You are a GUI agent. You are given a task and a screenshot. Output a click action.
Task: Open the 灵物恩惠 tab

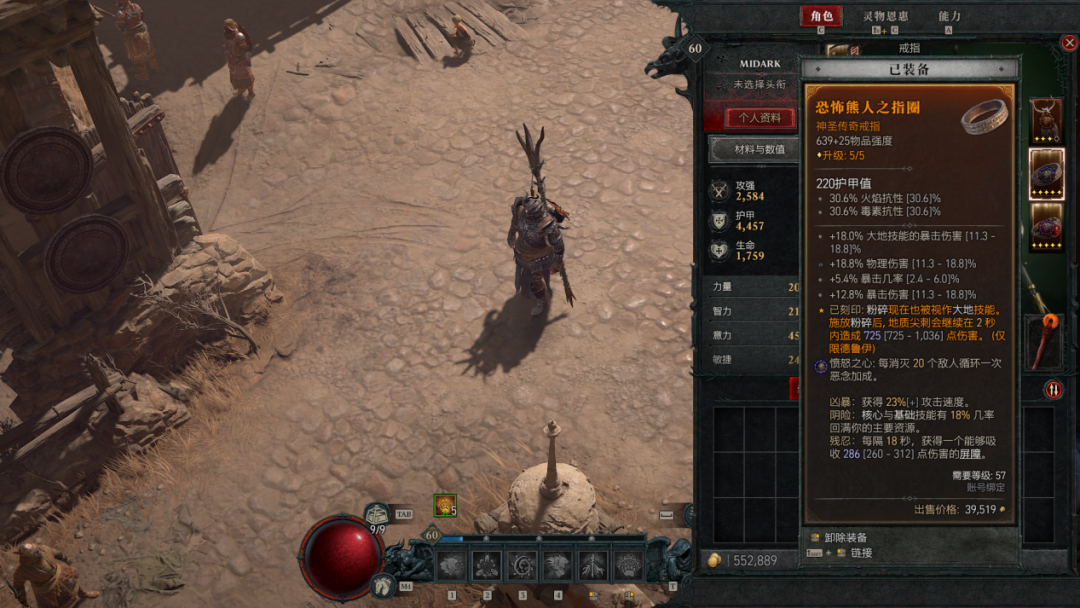click(x=885, y=16)
